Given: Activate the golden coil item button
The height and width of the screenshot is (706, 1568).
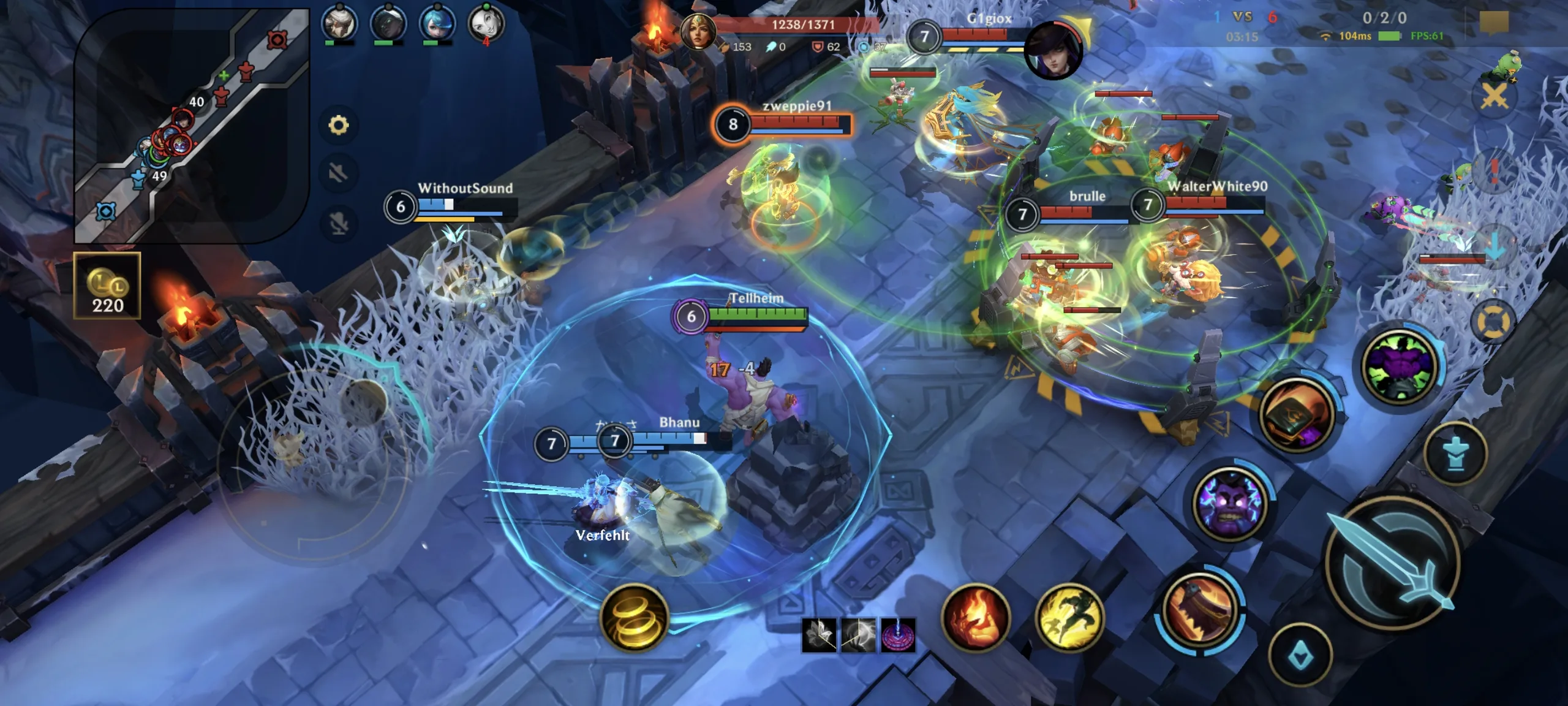Looking at the screenshot, I should pyautogui.click(x=634, y=617).
